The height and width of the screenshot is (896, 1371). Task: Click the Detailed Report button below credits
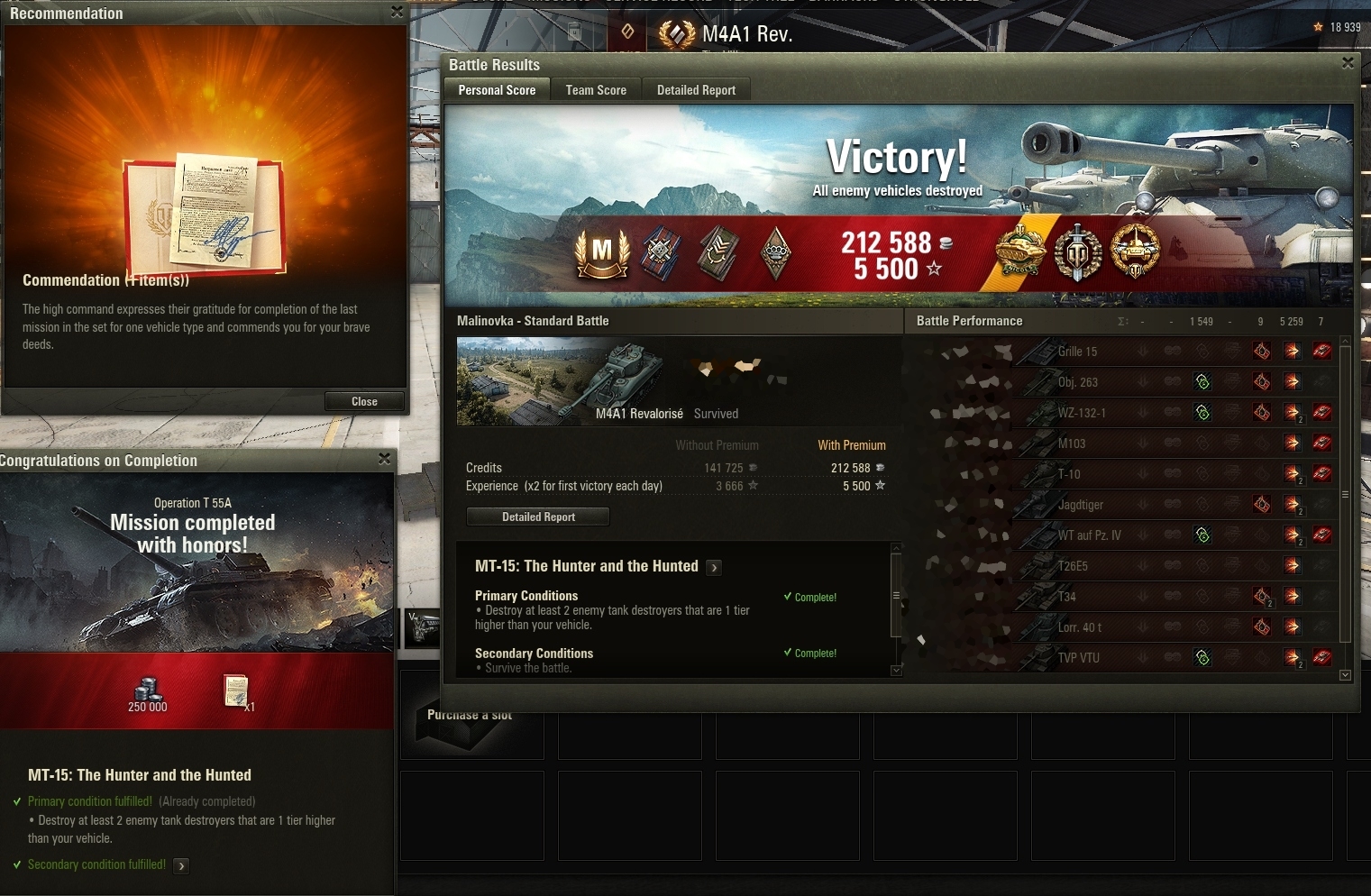[x=538, y=517]
